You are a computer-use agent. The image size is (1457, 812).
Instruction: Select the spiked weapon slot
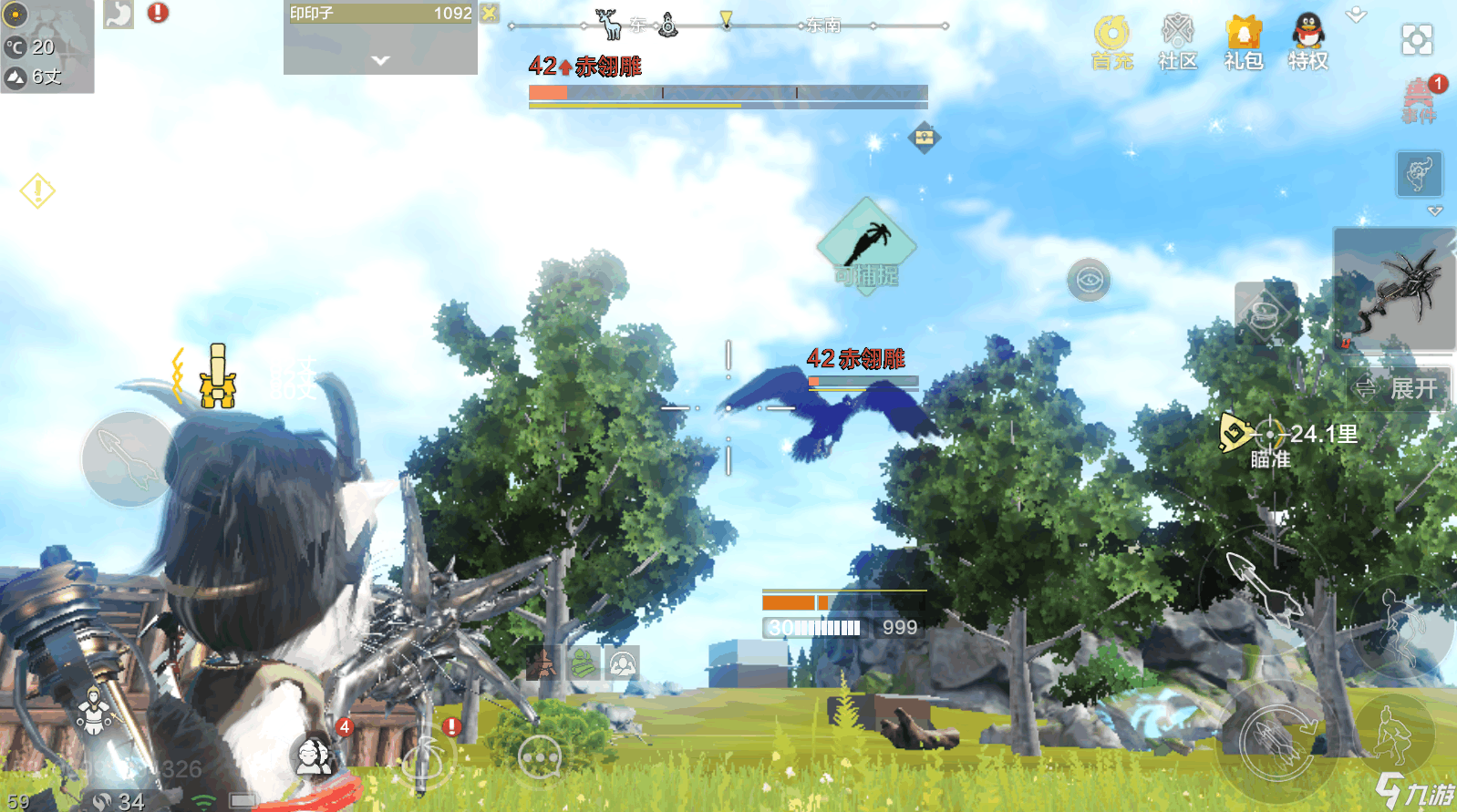point(1393,289)
